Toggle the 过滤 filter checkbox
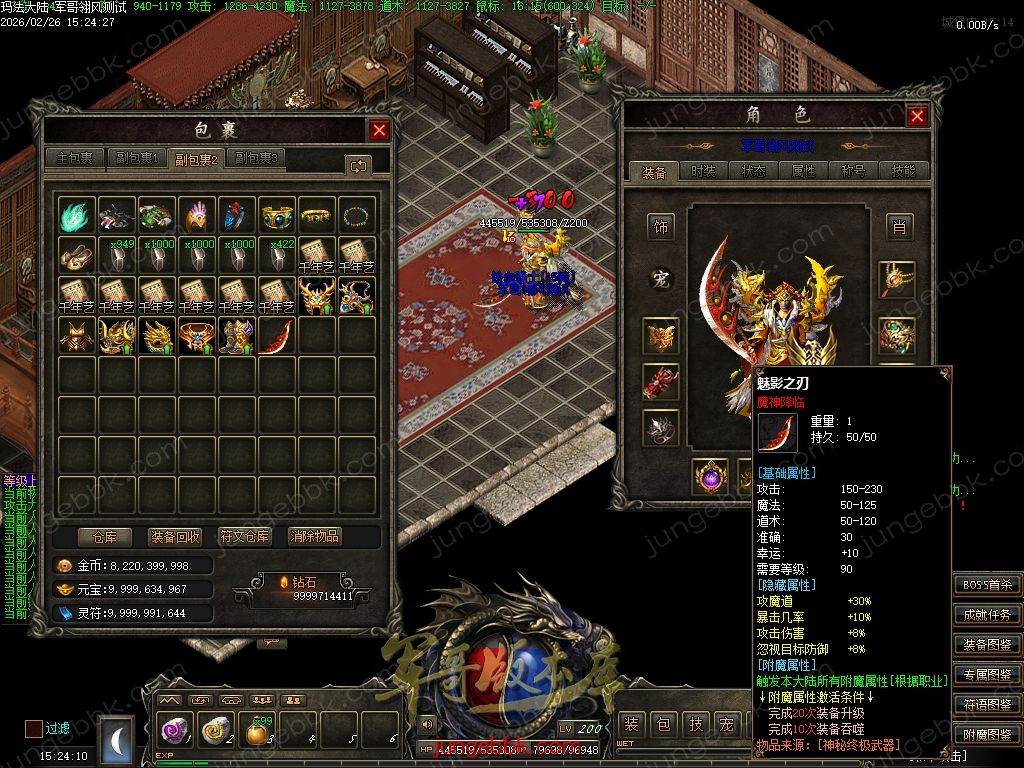Viewport: 1024px width, 768px height. coord(34,728)
